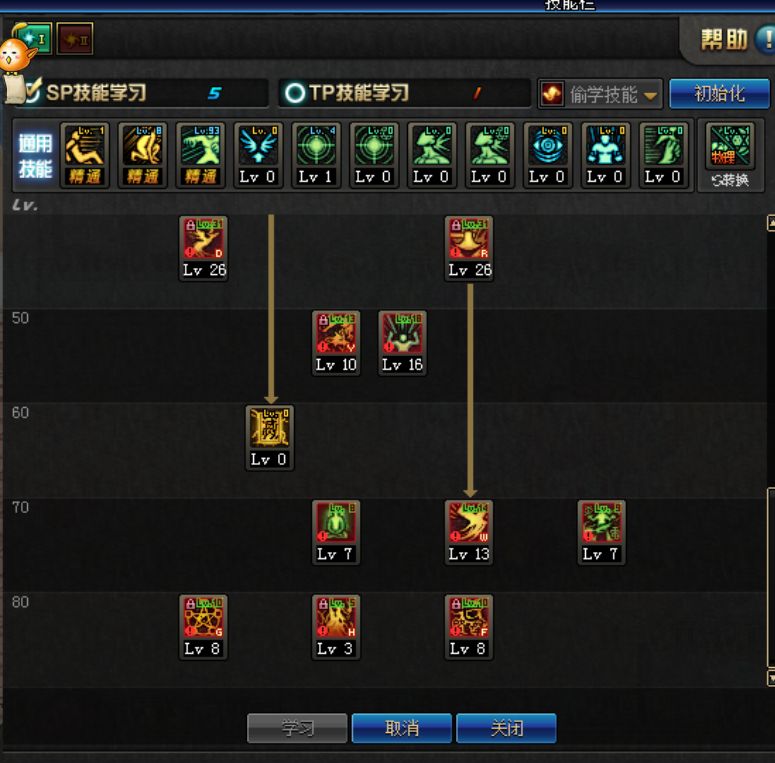Select the blue eye Lv 0 general skill

pos(548,145)
